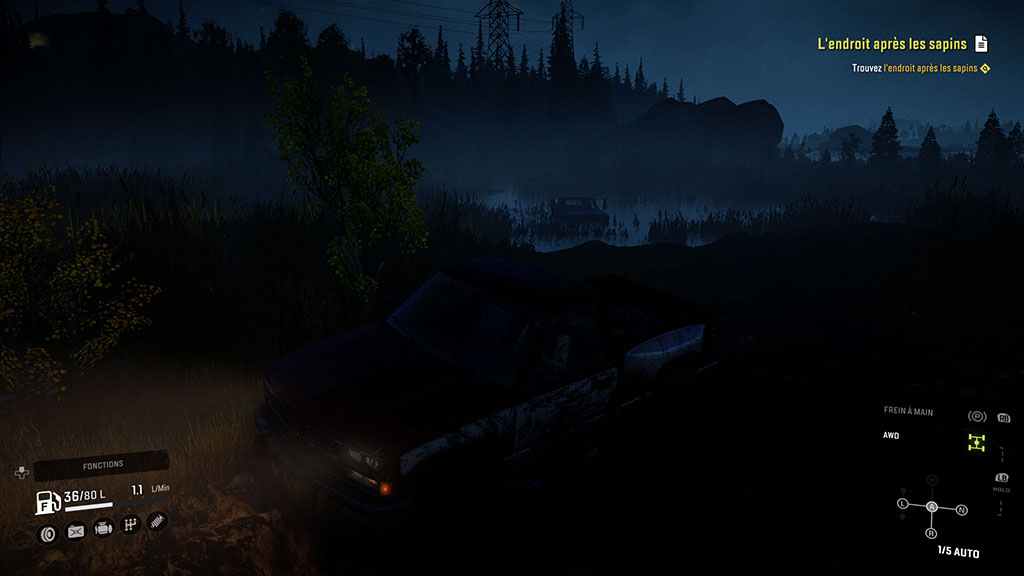Image resolution: width=1024 pixels, height=576 pixels.
Task: Select the fuel canister damage icon
Action: click(76, 531)
